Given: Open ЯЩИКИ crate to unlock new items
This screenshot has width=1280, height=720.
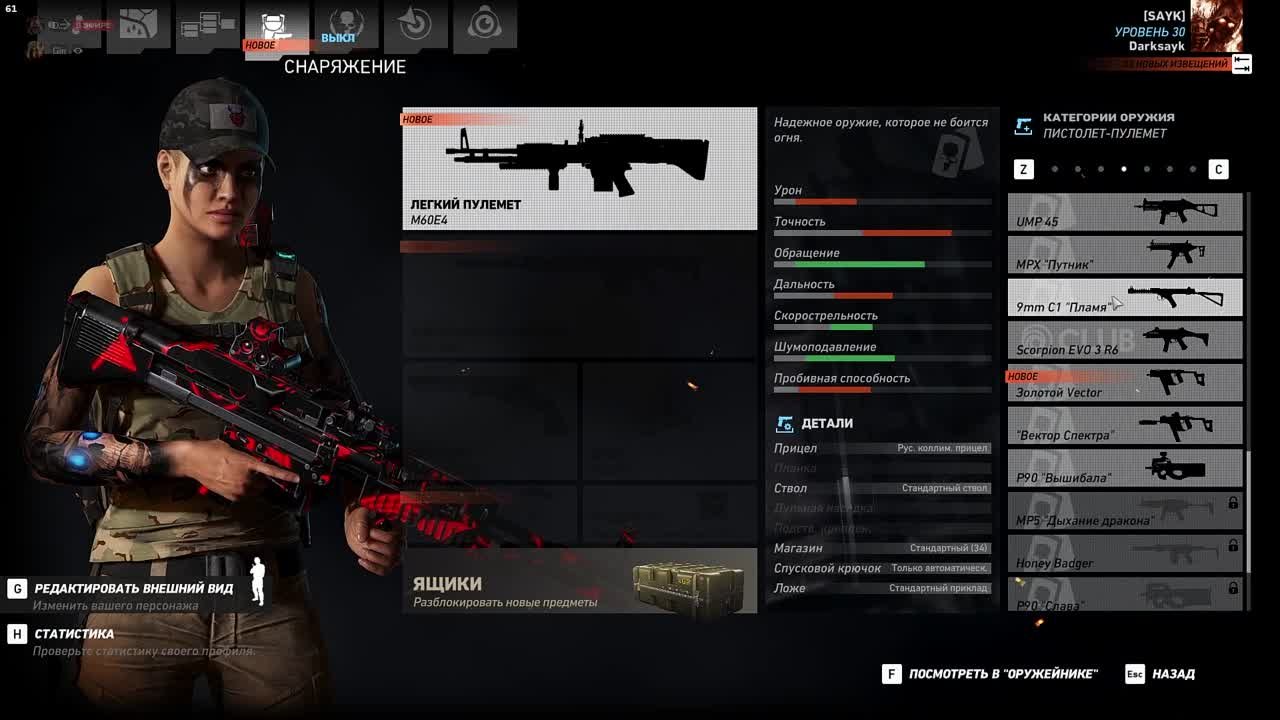Looking at the screenshot, I should coord(580,585).
